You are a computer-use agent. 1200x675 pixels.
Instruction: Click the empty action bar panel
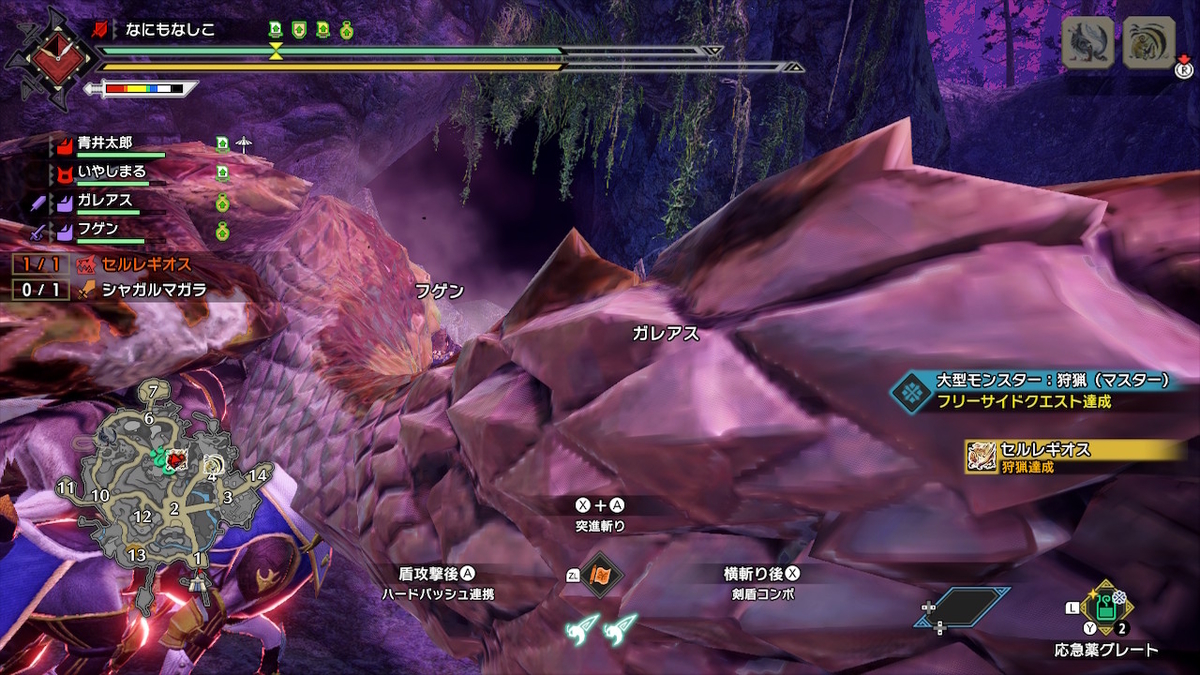pos(961,607)
